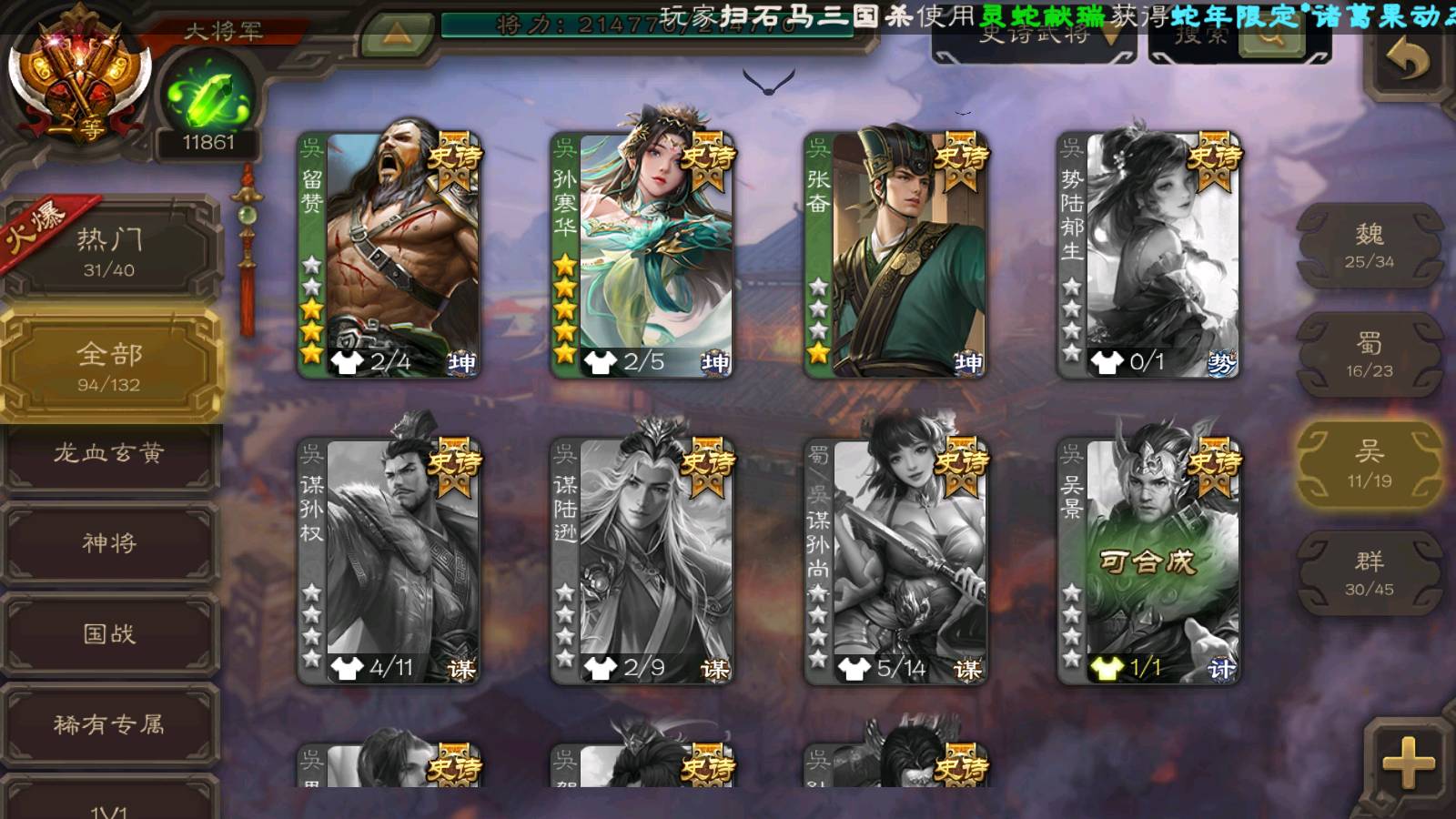
Task: View the 势陆郁生 general card
Action: tap(1148, 255)
